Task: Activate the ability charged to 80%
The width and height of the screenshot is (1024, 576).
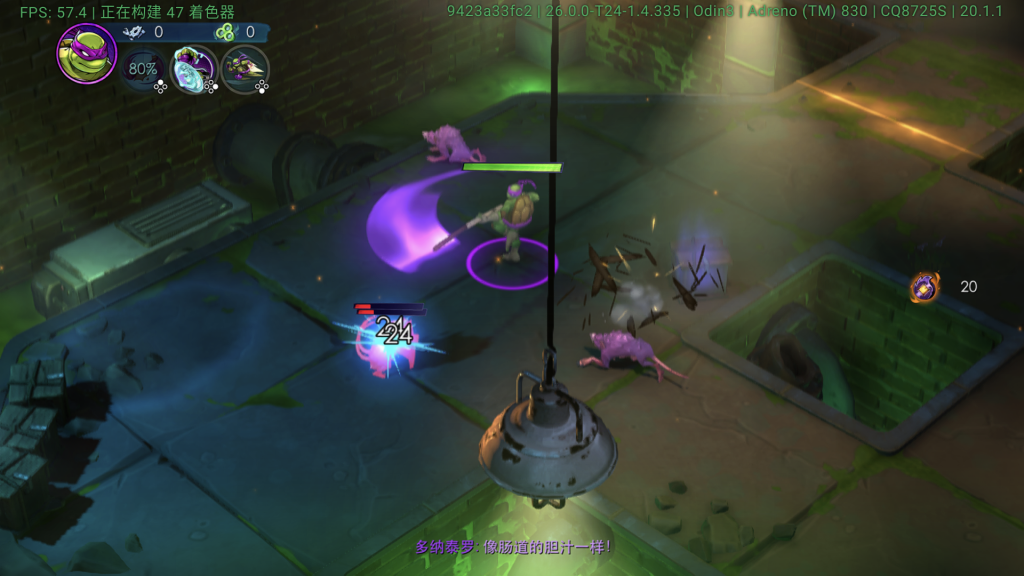Action: tap(143, 69)
